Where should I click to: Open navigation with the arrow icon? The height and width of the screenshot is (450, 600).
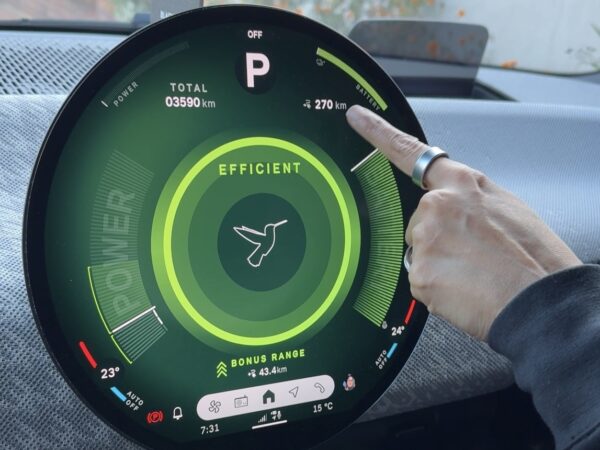[x=294, y=392]
